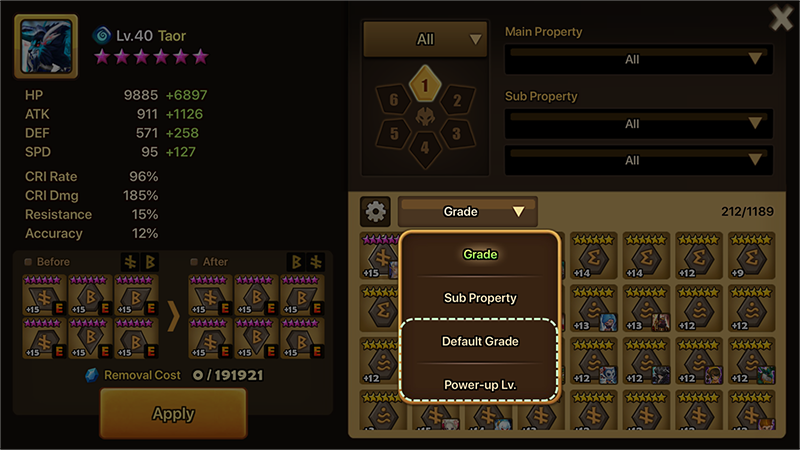Close the rune management screen

(x=781, y=18)
